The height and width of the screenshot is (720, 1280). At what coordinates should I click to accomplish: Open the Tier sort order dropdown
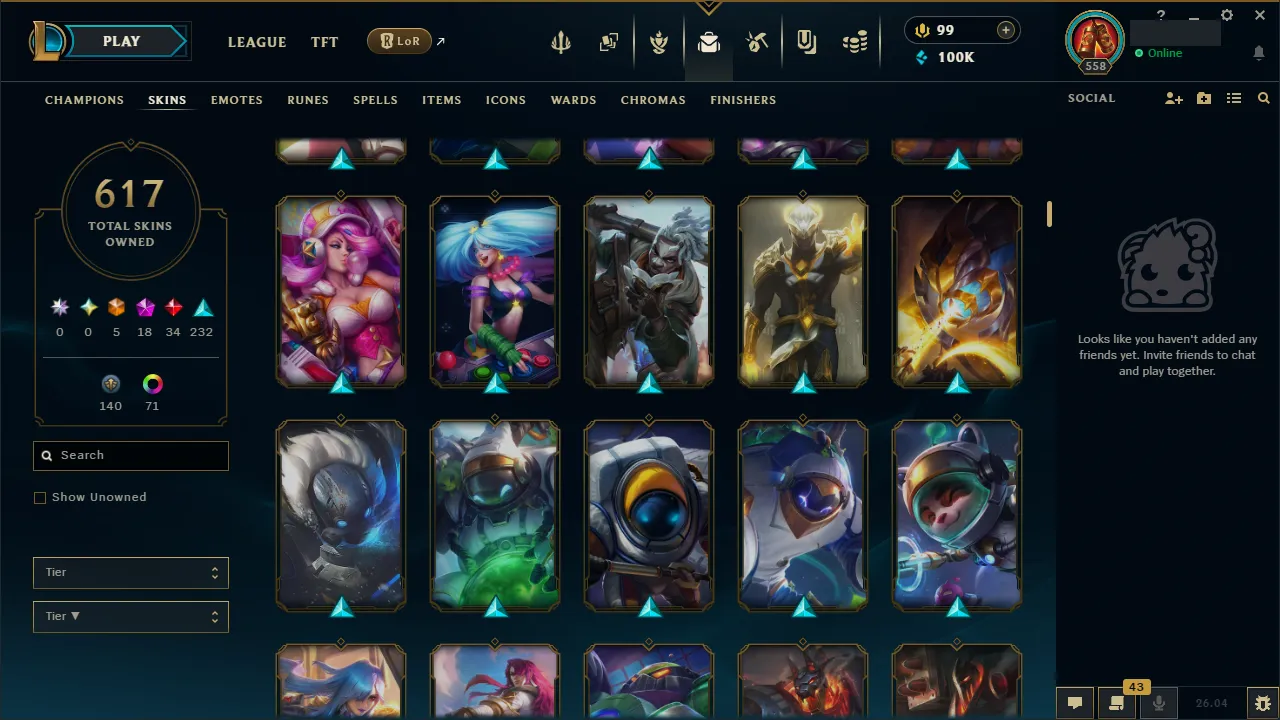click(x=130, y=616)
